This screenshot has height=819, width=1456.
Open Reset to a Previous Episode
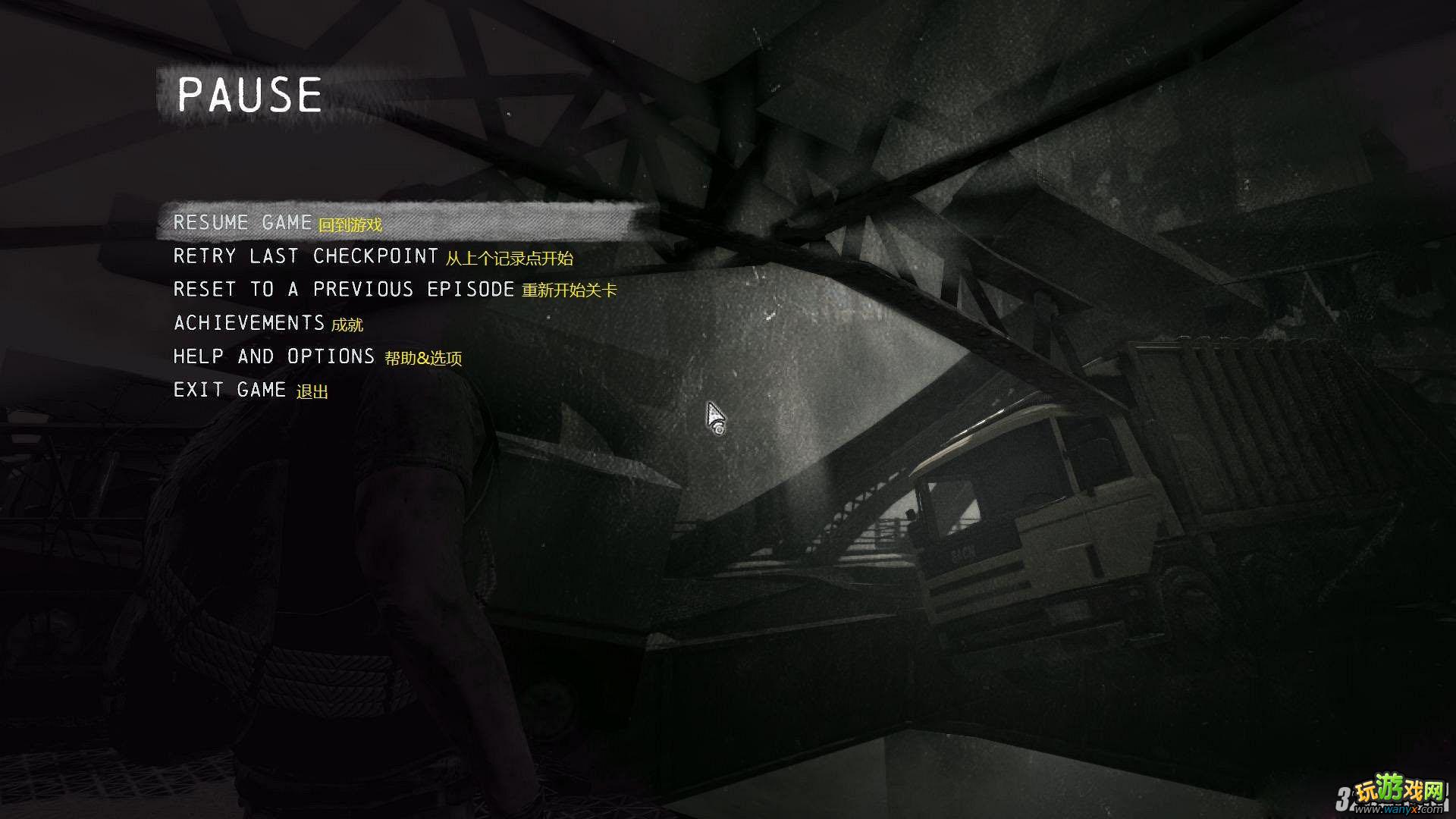pos(344,290)
